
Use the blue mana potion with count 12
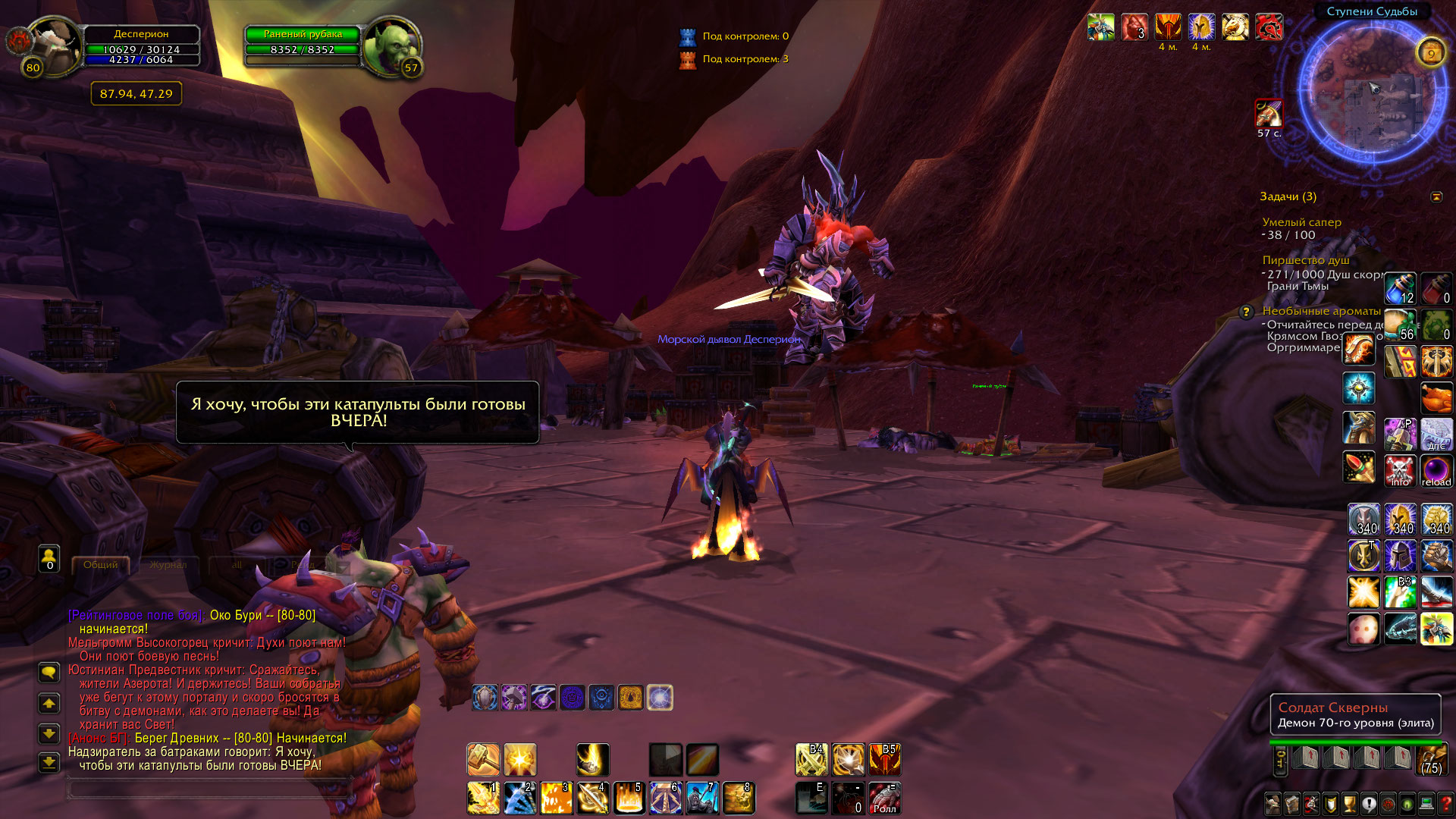pos(1400,289)
